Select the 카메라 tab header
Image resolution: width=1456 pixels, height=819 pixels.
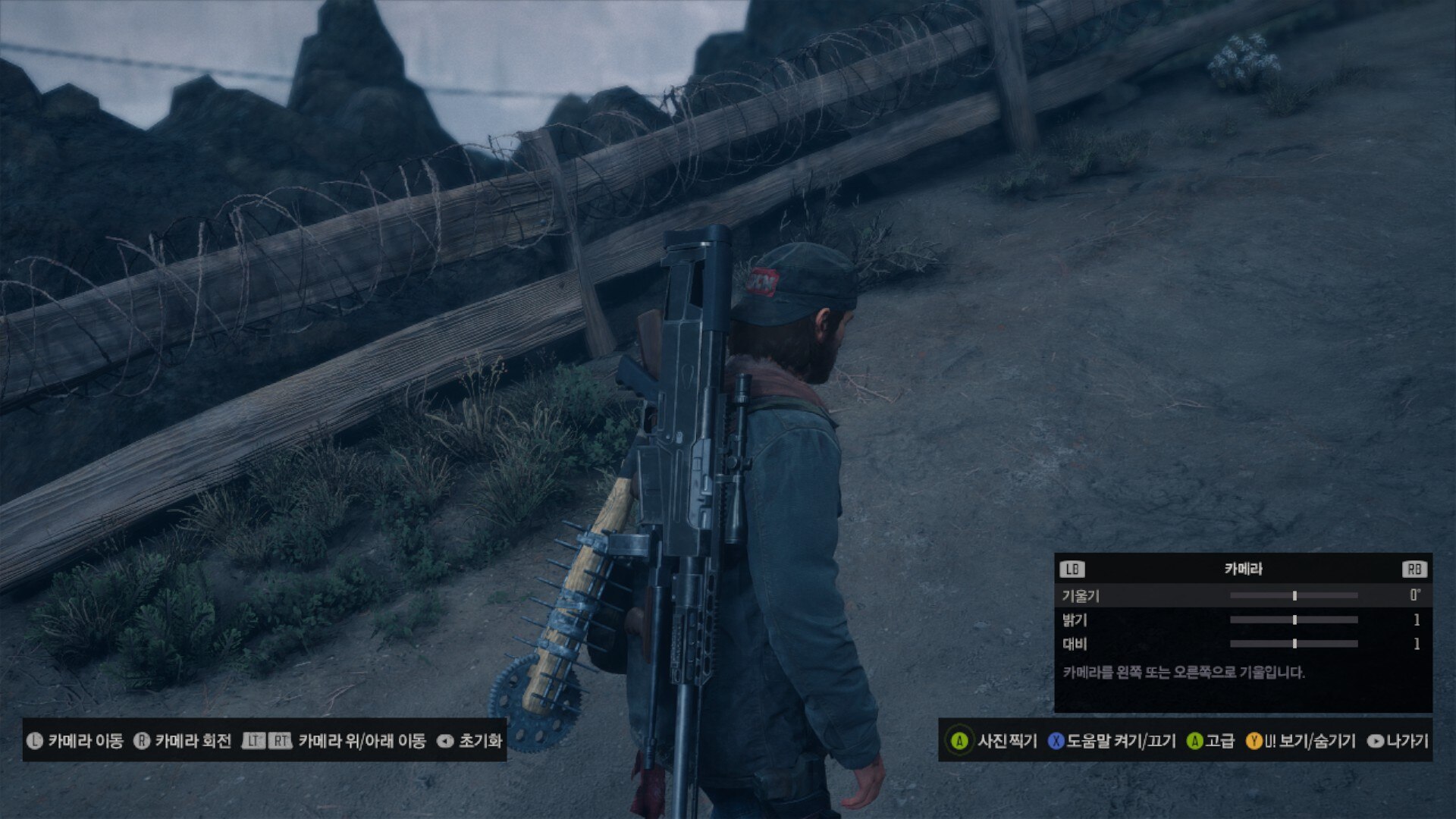pyautogui.click(x=1243, y=569)
